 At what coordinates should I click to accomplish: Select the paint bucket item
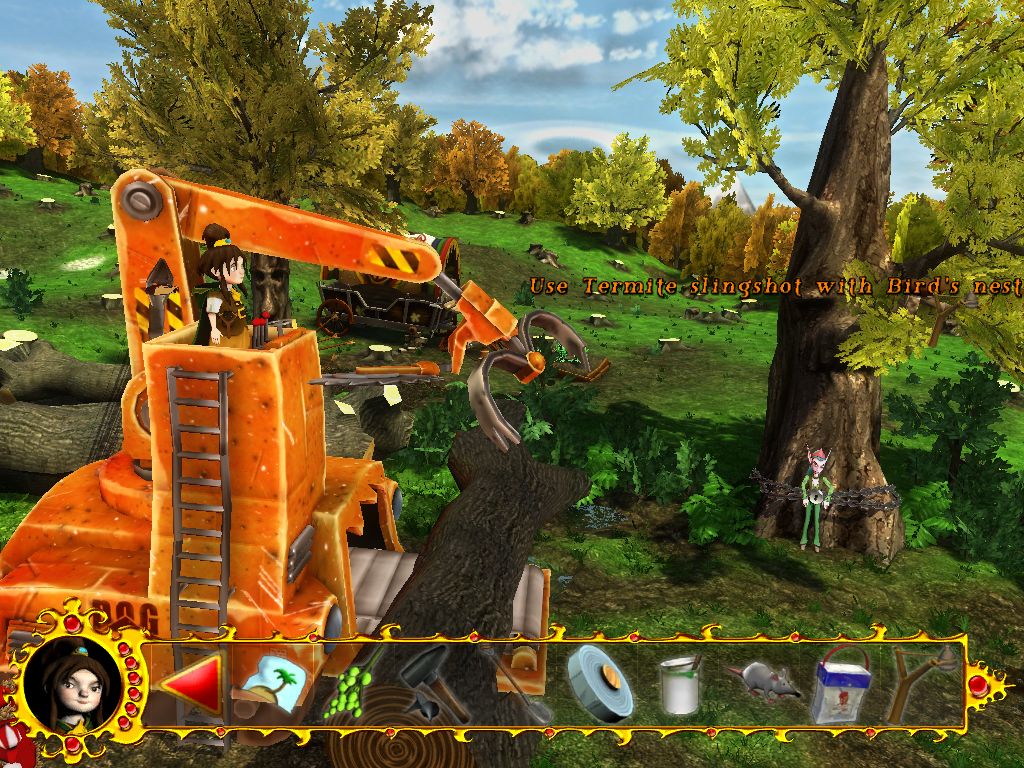coord(680,685)
